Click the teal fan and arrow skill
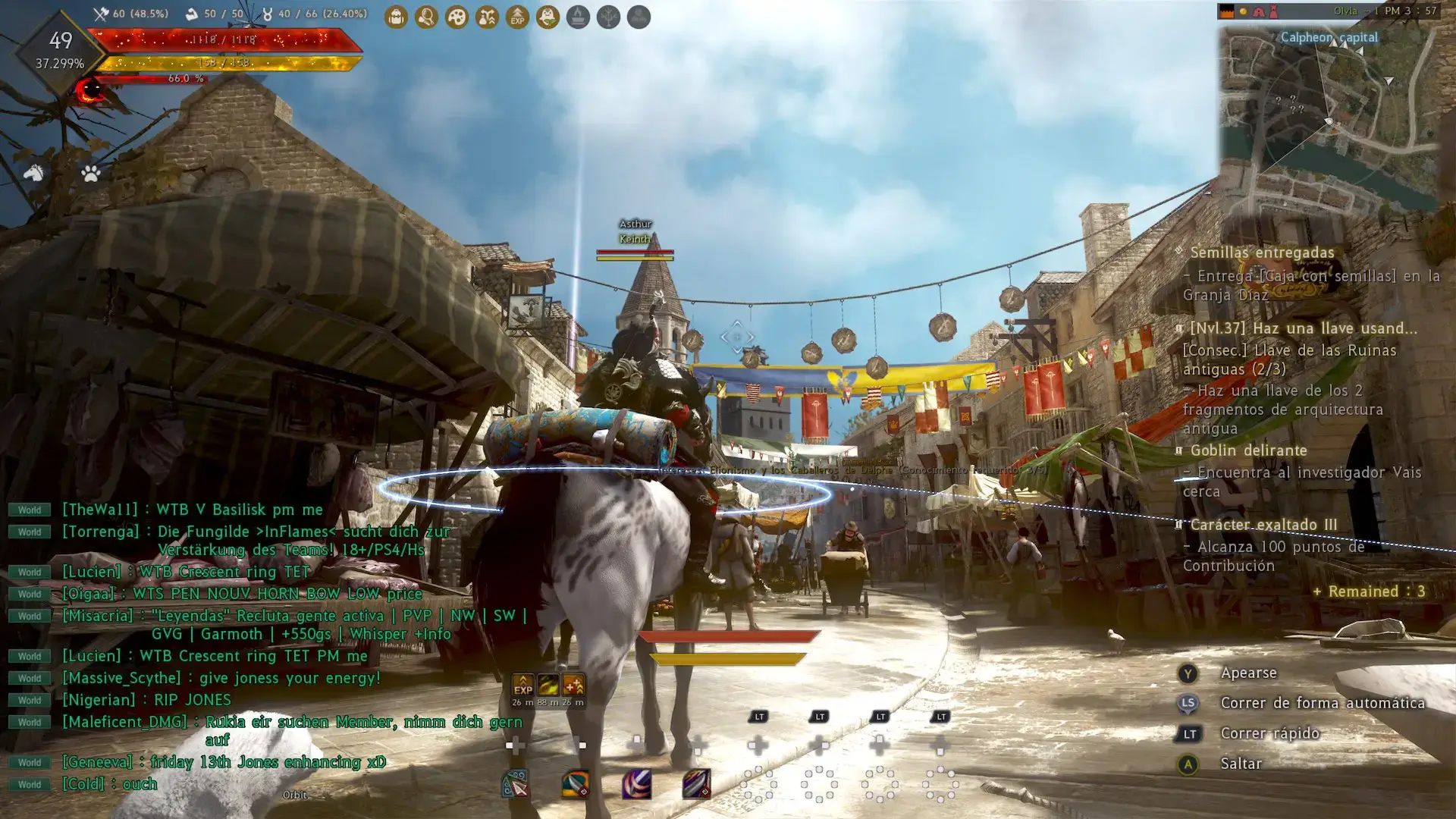The image size is (1456, 819). [516, 784]
